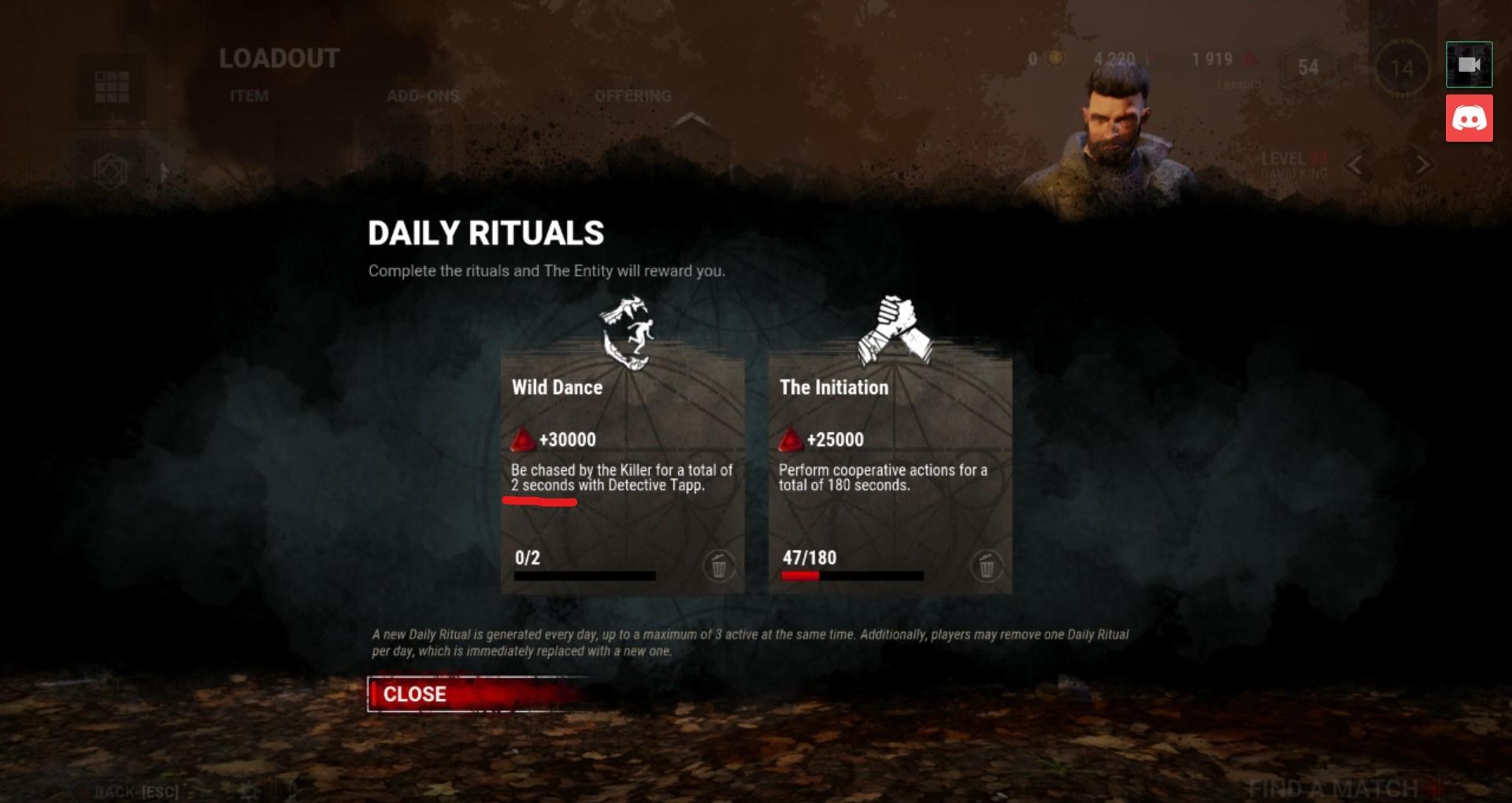1512x803 pixels.
Task: Switch to the OFFERING tab
Action: 632,94
